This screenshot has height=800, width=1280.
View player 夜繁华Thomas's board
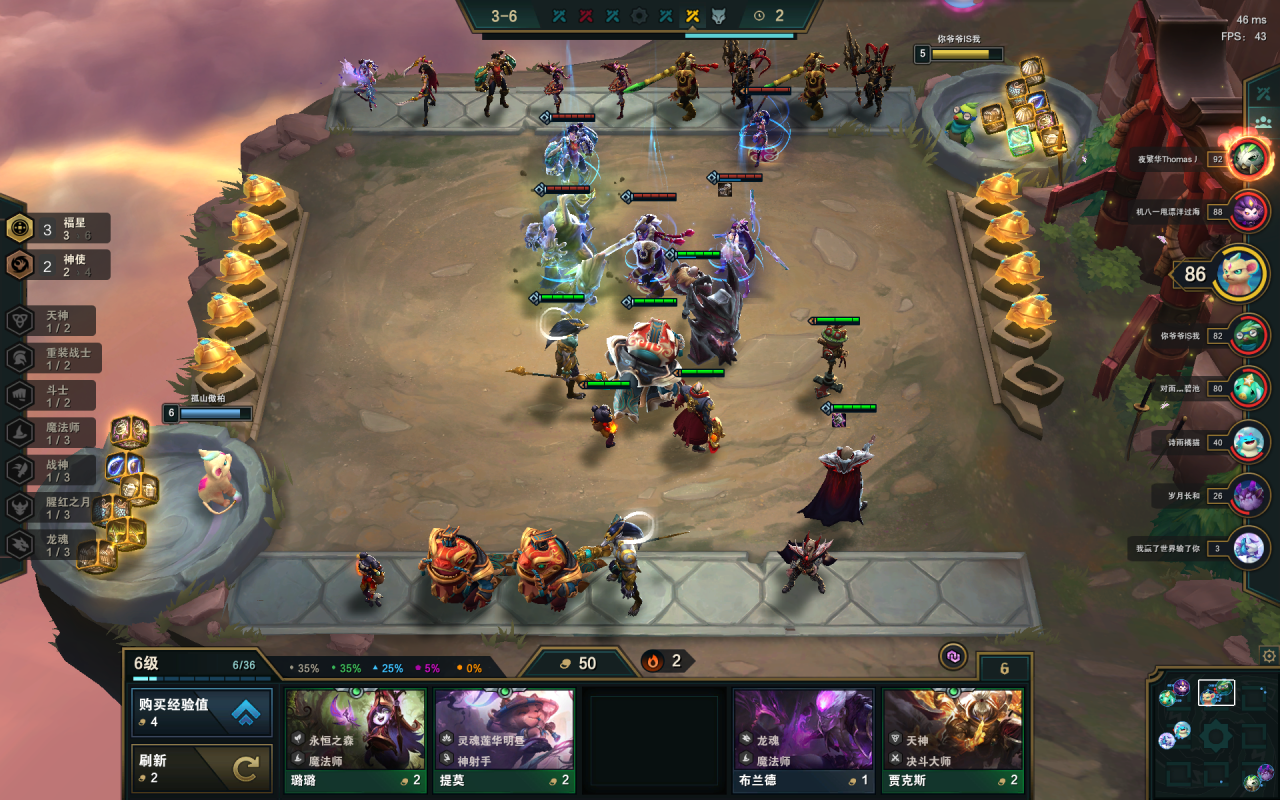click(x=1248, y=158)
